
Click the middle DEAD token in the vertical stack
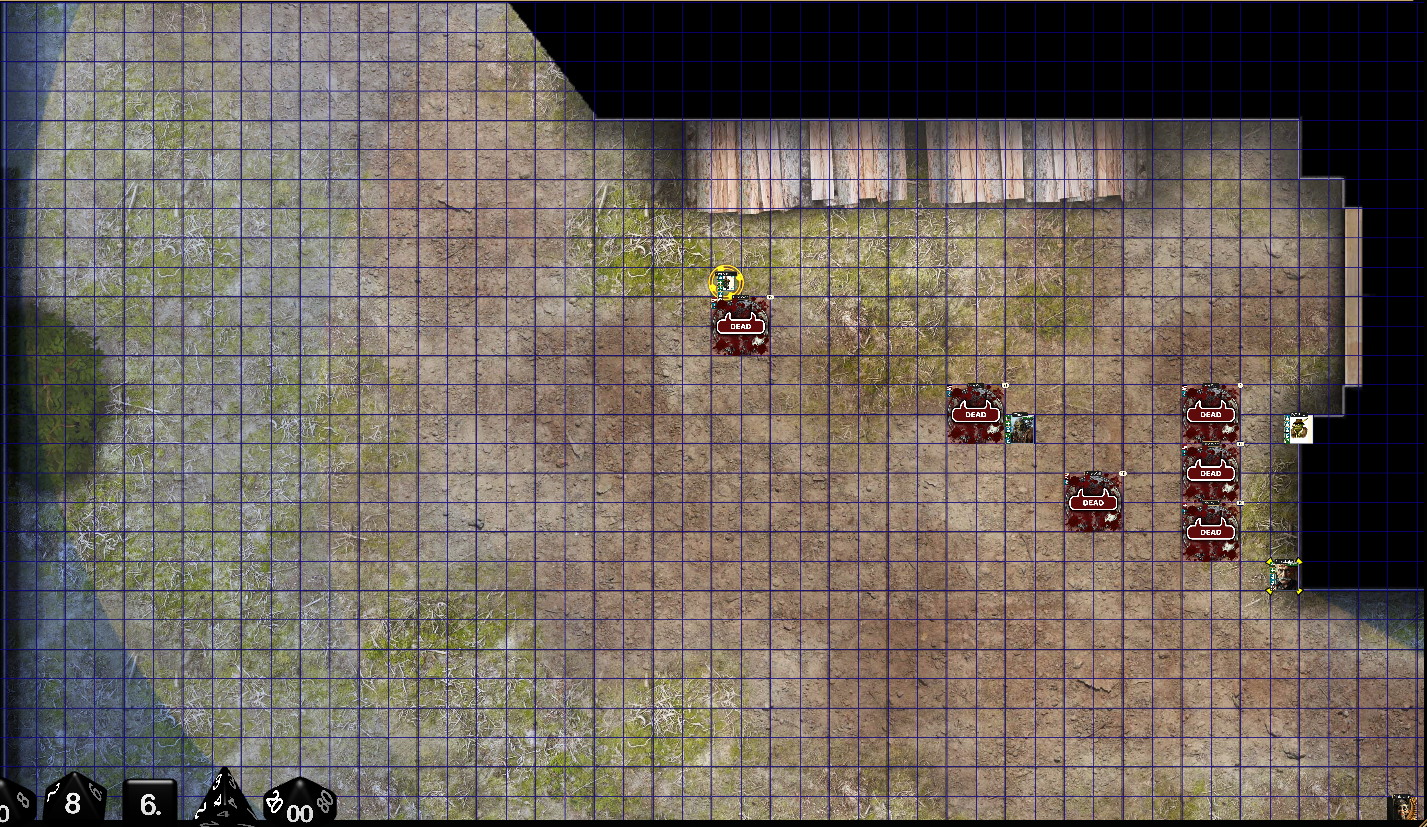(1211, 471)
